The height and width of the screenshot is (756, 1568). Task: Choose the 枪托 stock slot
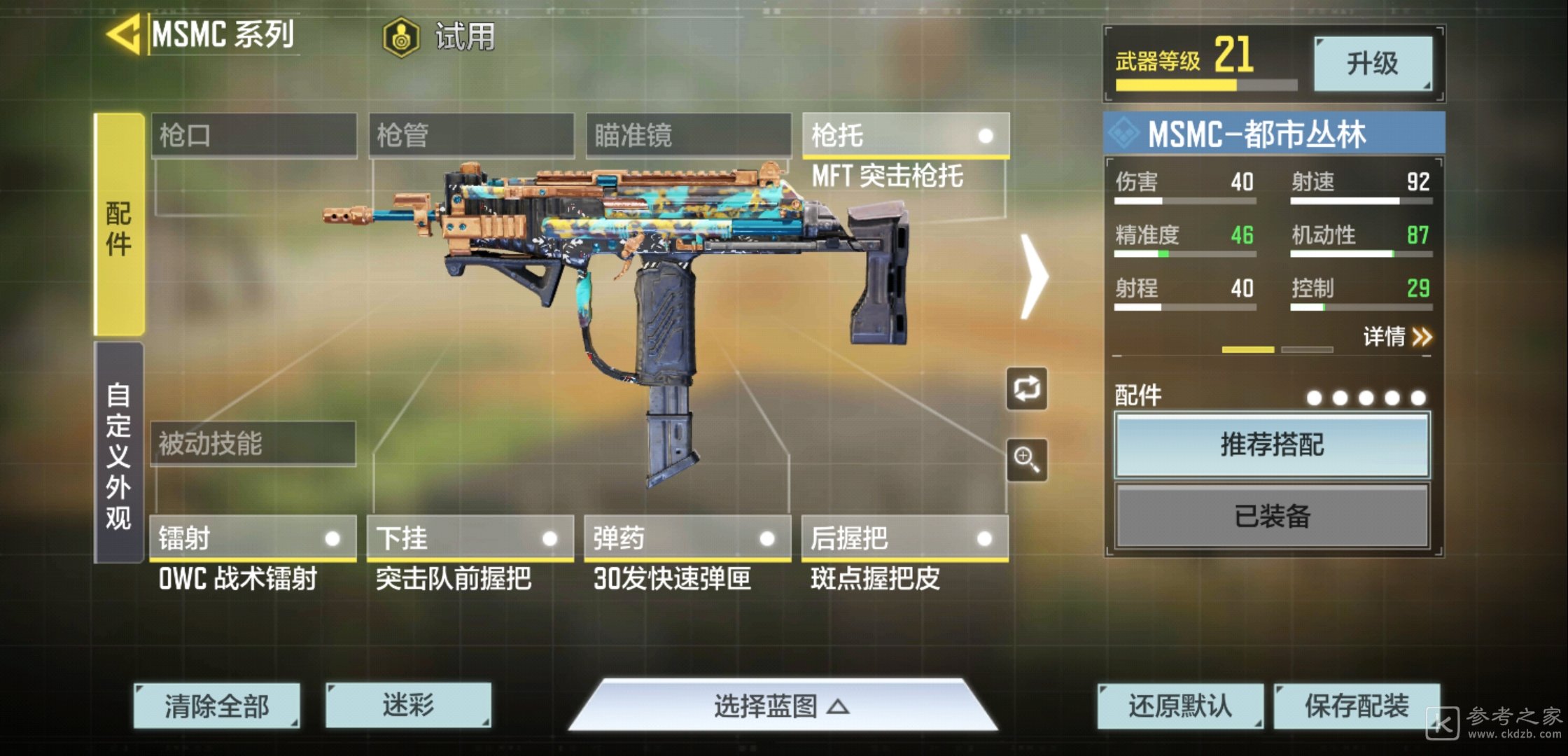[x=905, y=135]
